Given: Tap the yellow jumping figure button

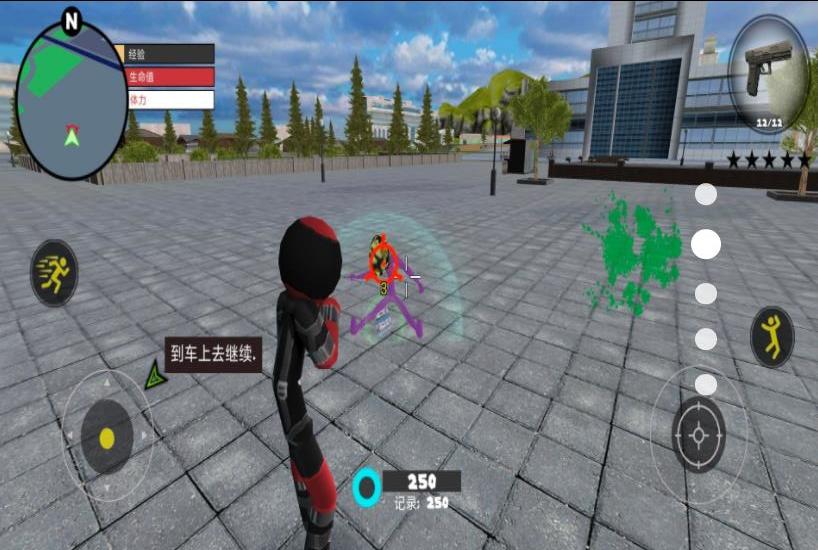Looking at the screenshot, I should pyautogui.click(x=771, y=336).
